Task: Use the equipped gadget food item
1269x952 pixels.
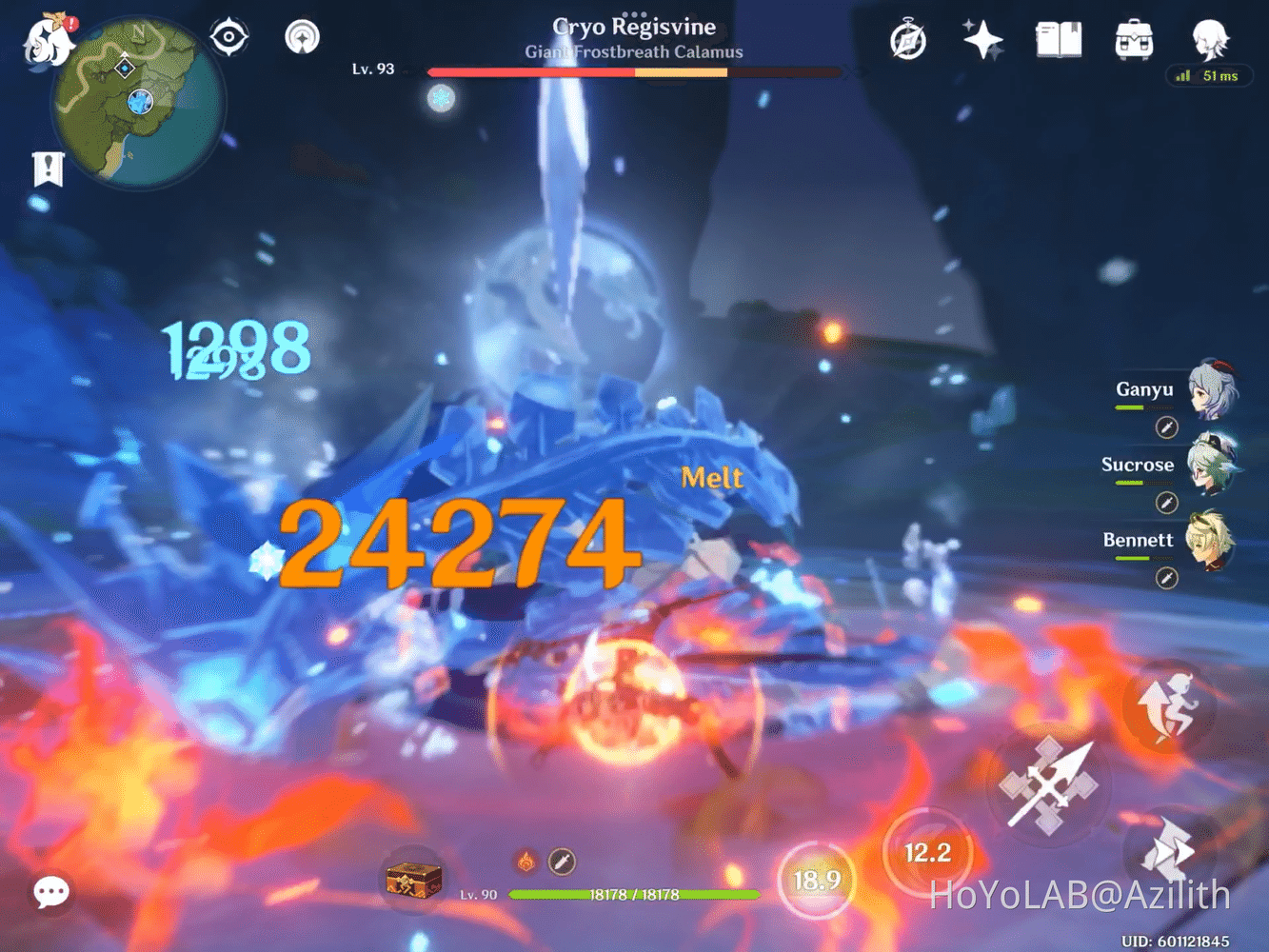Action: 413,882
